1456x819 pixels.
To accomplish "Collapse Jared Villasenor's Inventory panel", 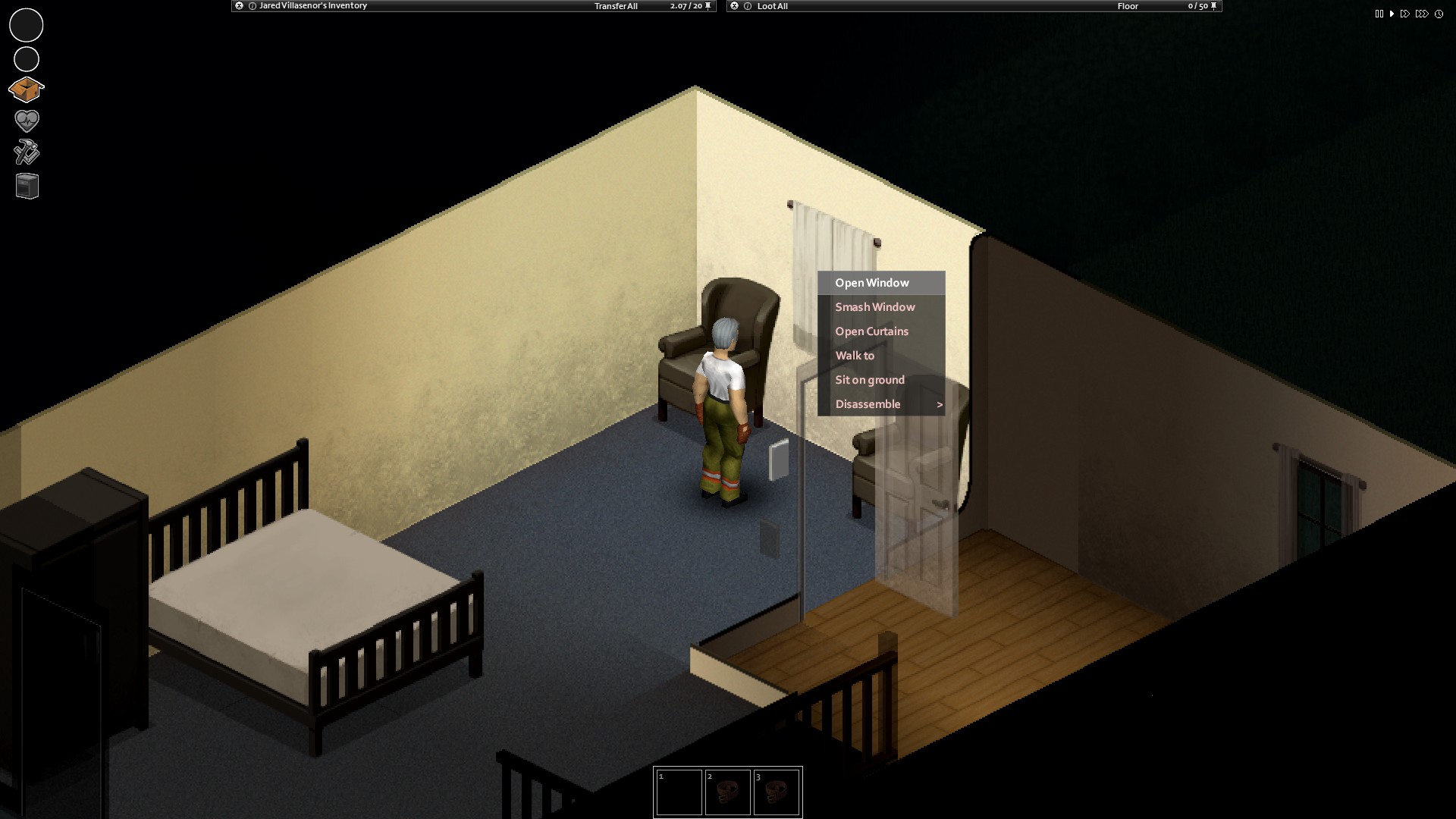I will pyautogui.click(x=238, y=6).
